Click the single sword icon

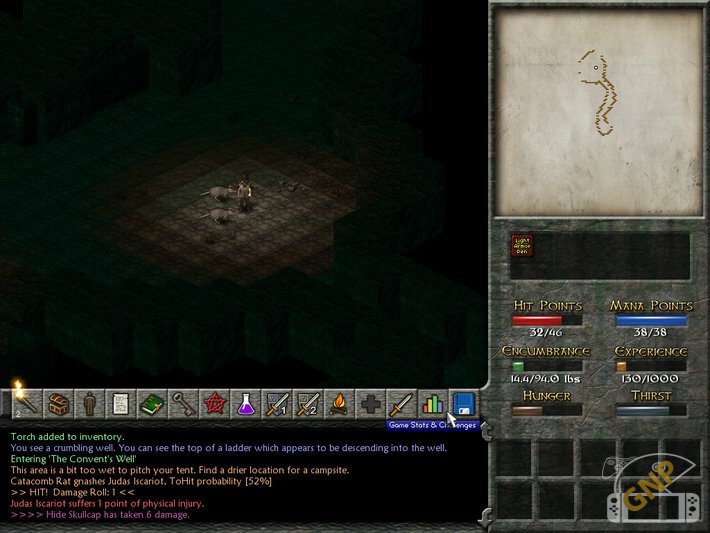[x=401, y=404]
